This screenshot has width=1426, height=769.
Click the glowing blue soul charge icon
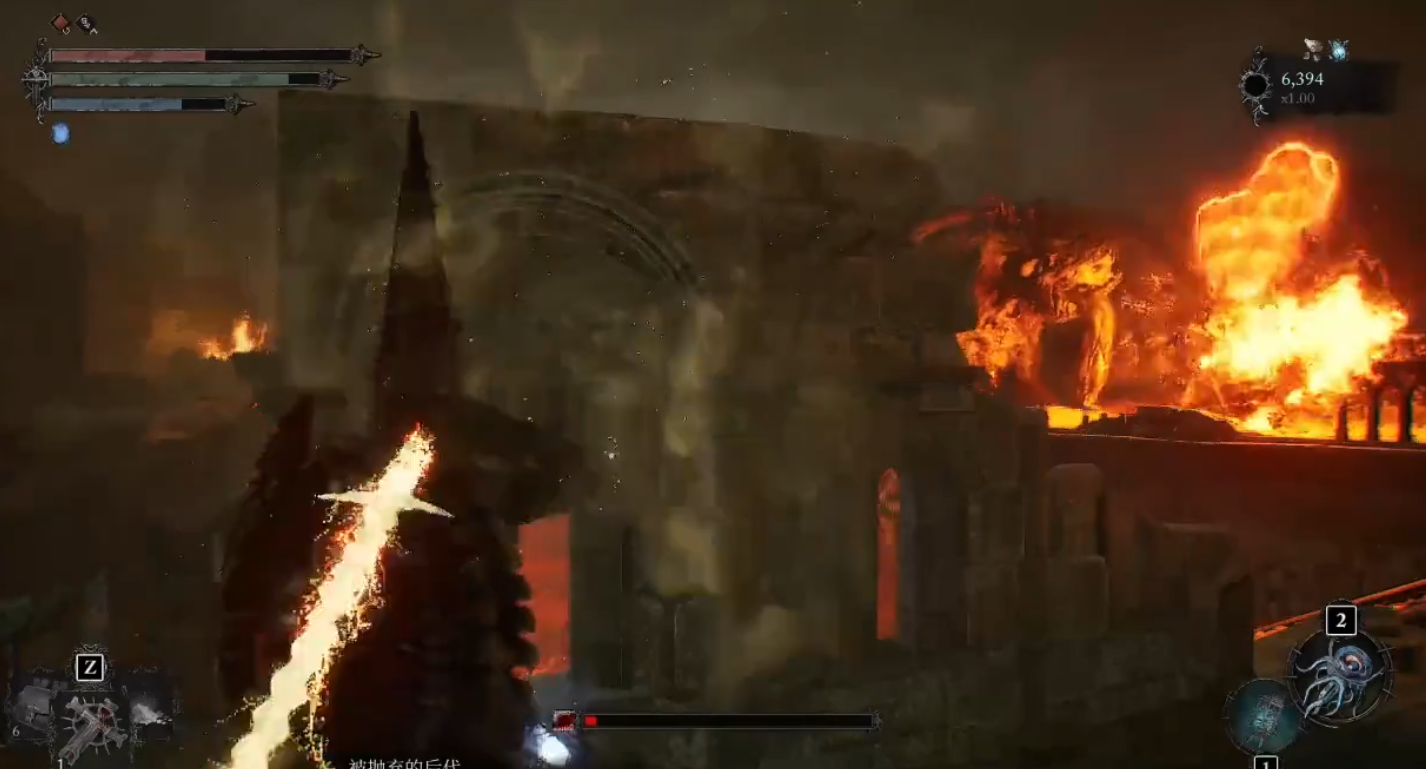click(x=61, y=133)
